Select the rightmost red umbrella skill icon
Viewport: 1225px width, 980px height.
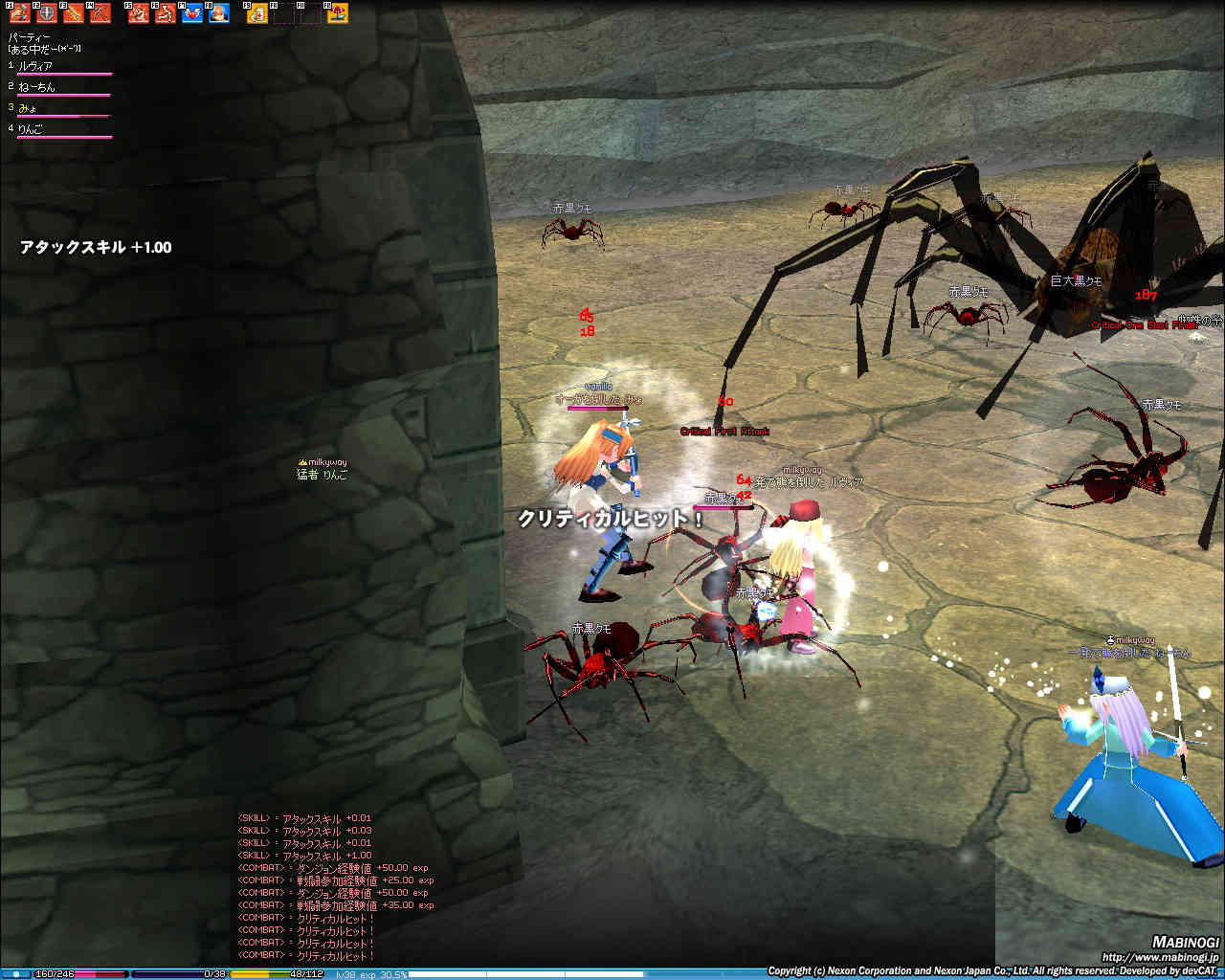(x=338, y=12)
